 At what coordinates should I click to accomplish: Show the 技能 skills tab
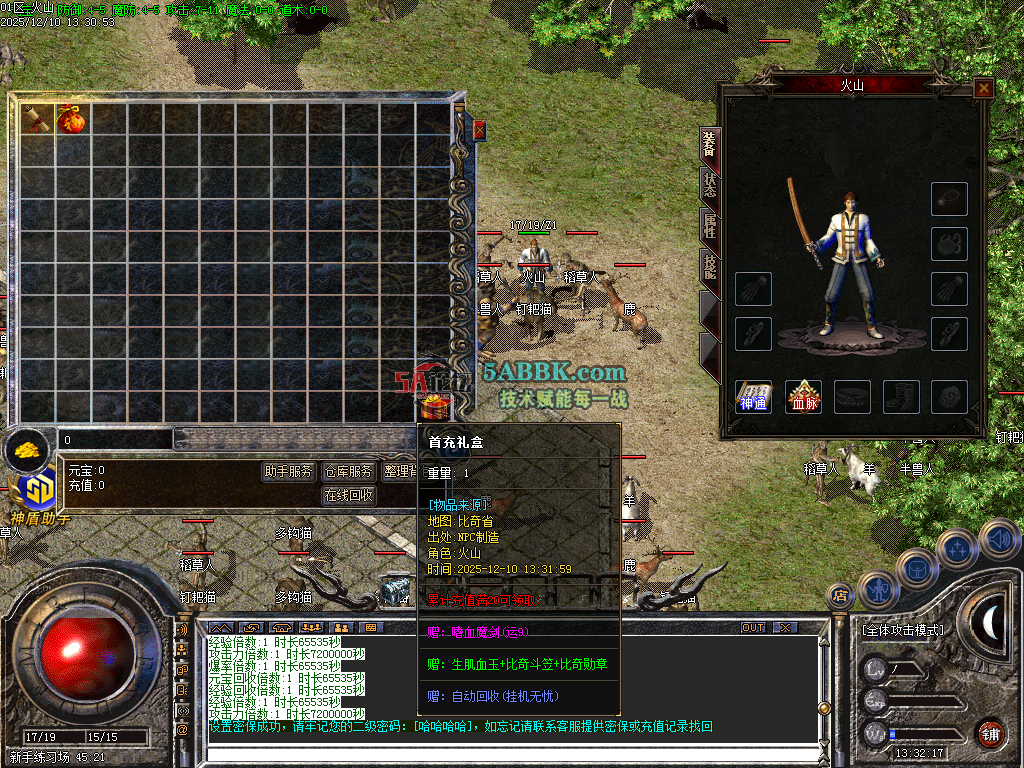pos(709,265)
